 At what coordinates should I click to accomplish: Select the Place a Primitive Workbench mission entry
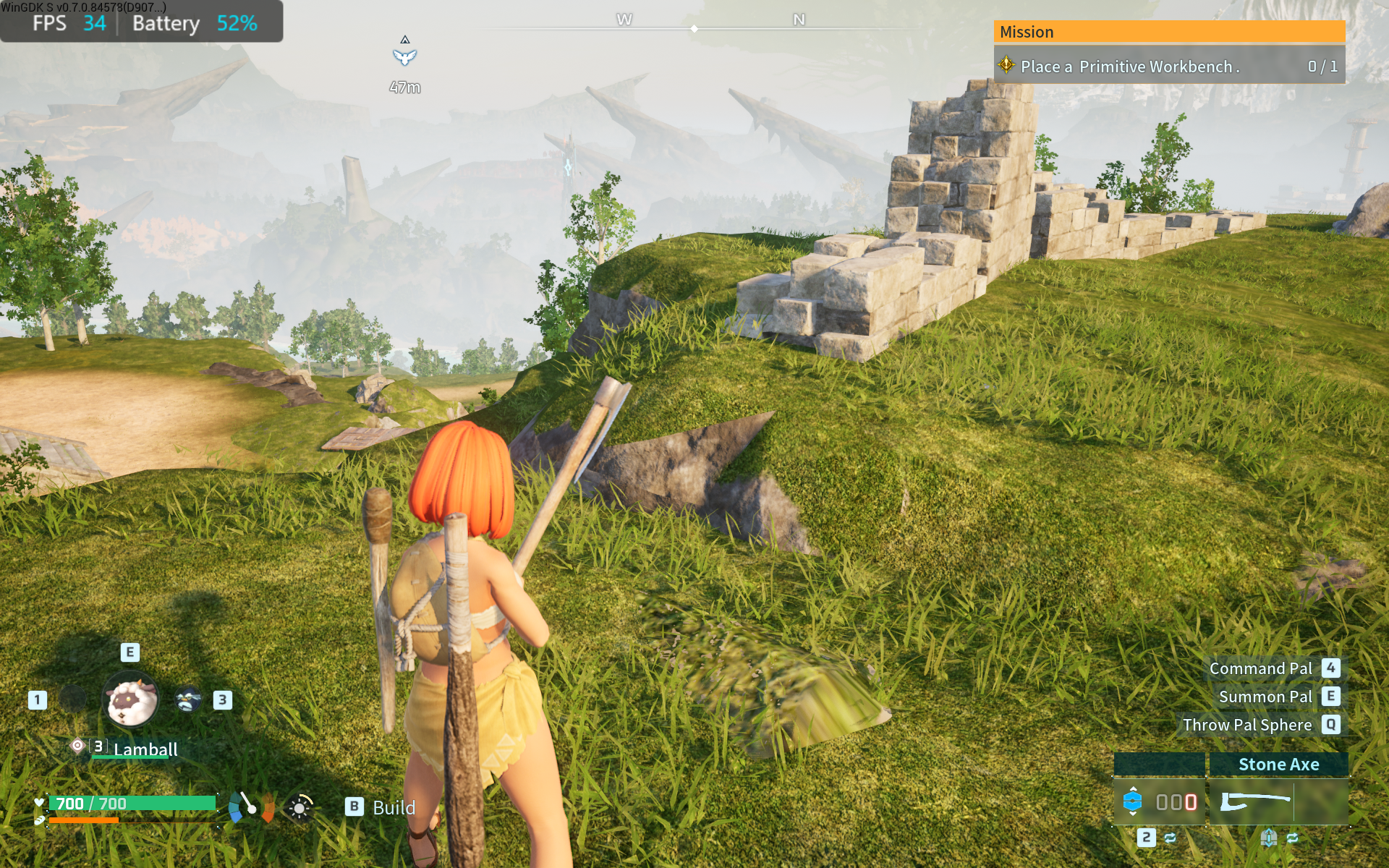pyautogui.click(x=1168, y=67)
